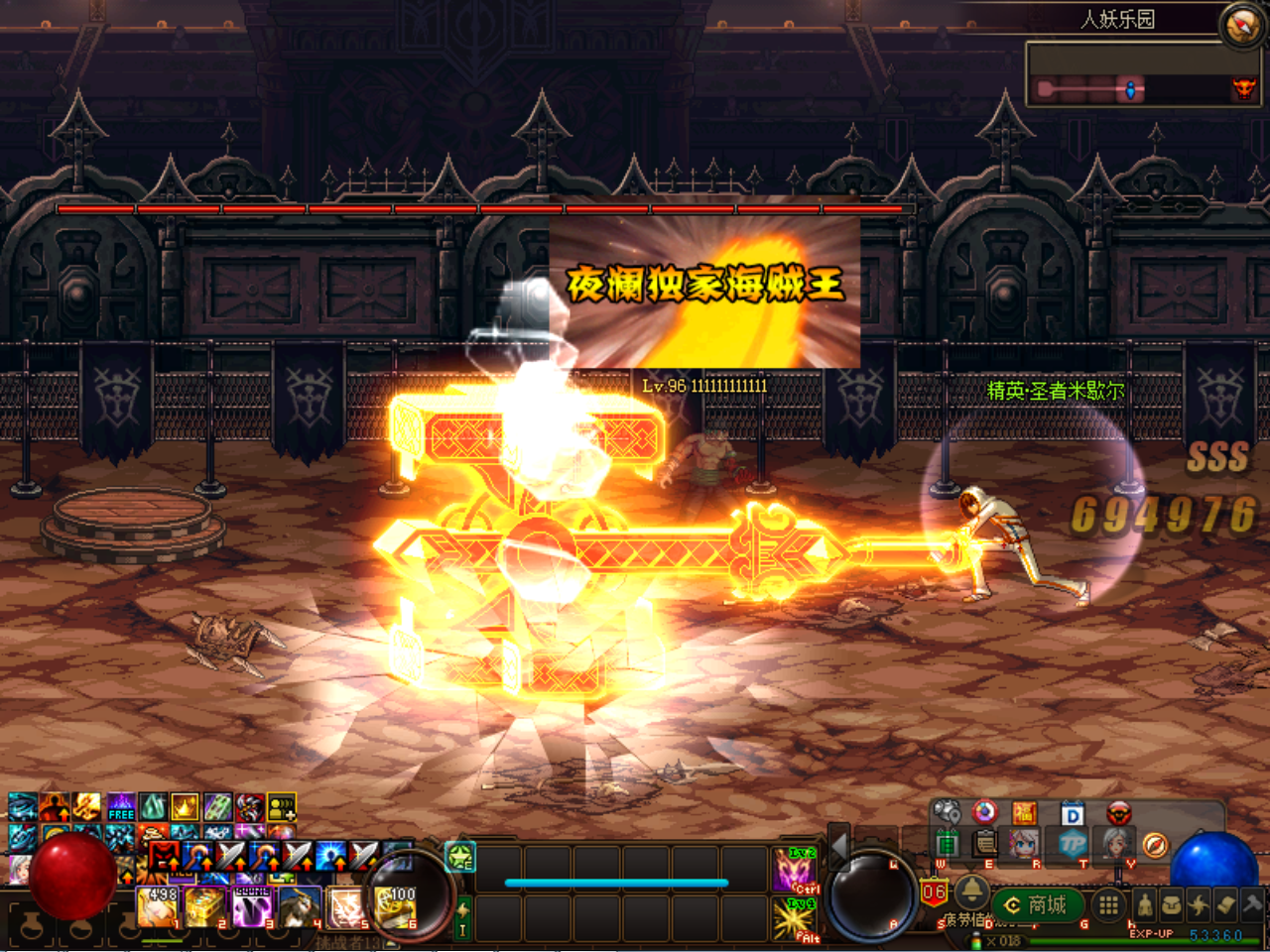Screen dimensions: 1270x952
Task: Open the 商城 shop button
Action: [x=1036, y=905]
